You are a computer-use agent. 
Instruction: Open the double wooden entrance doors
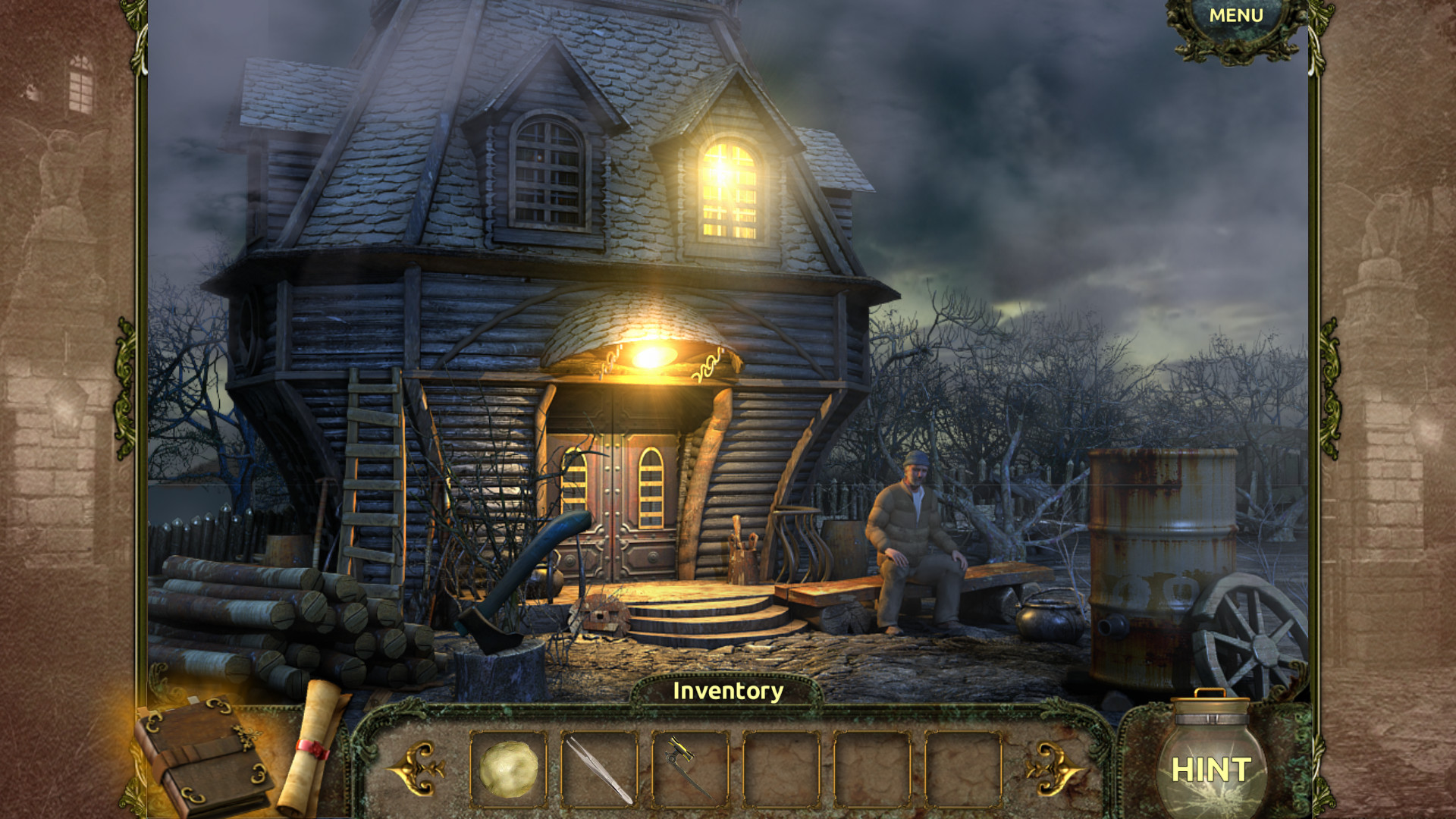pos(614,493)
